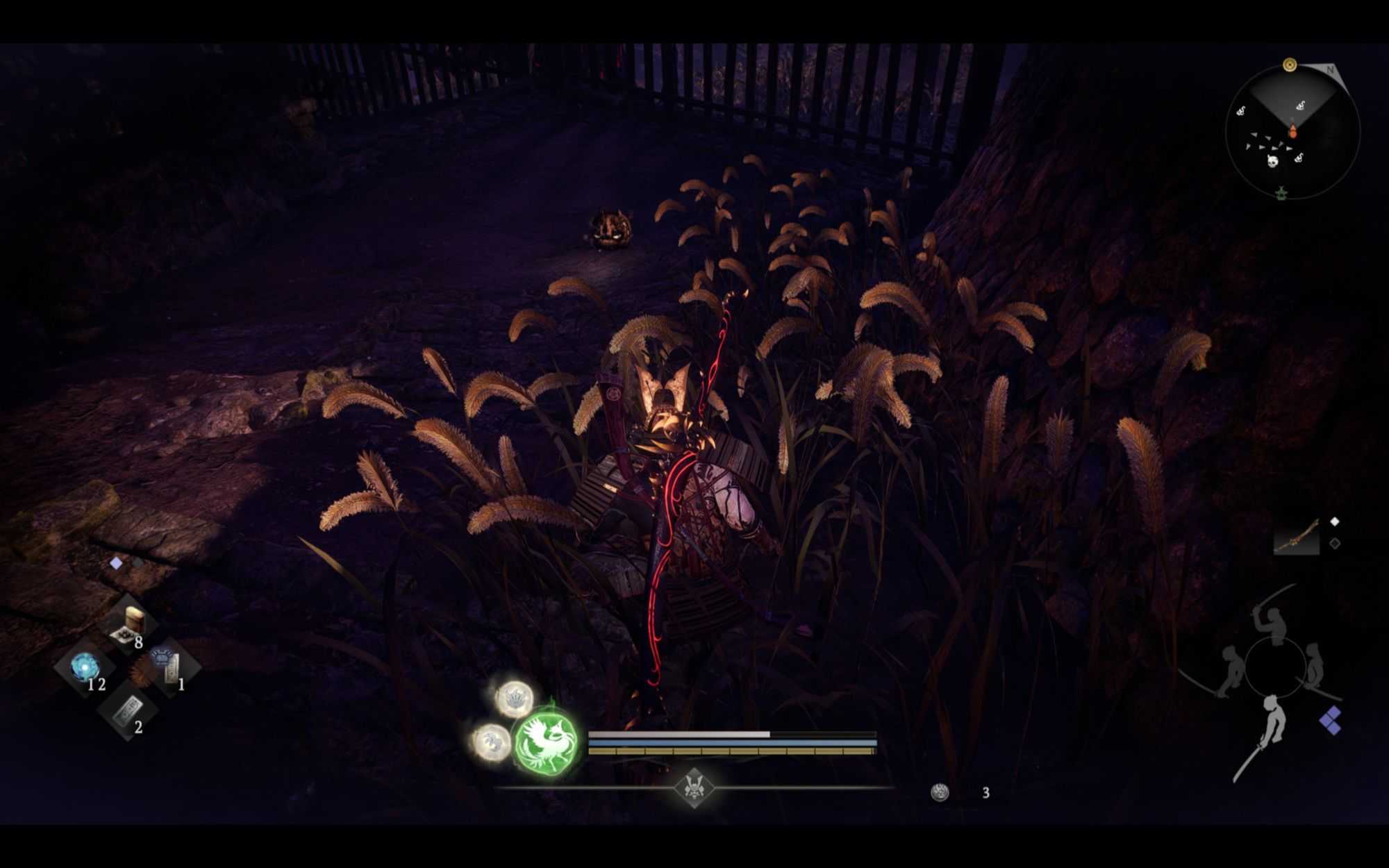Click the circular radar minimap
The height and width of the screenshot is (868, 1389).
1292,133
